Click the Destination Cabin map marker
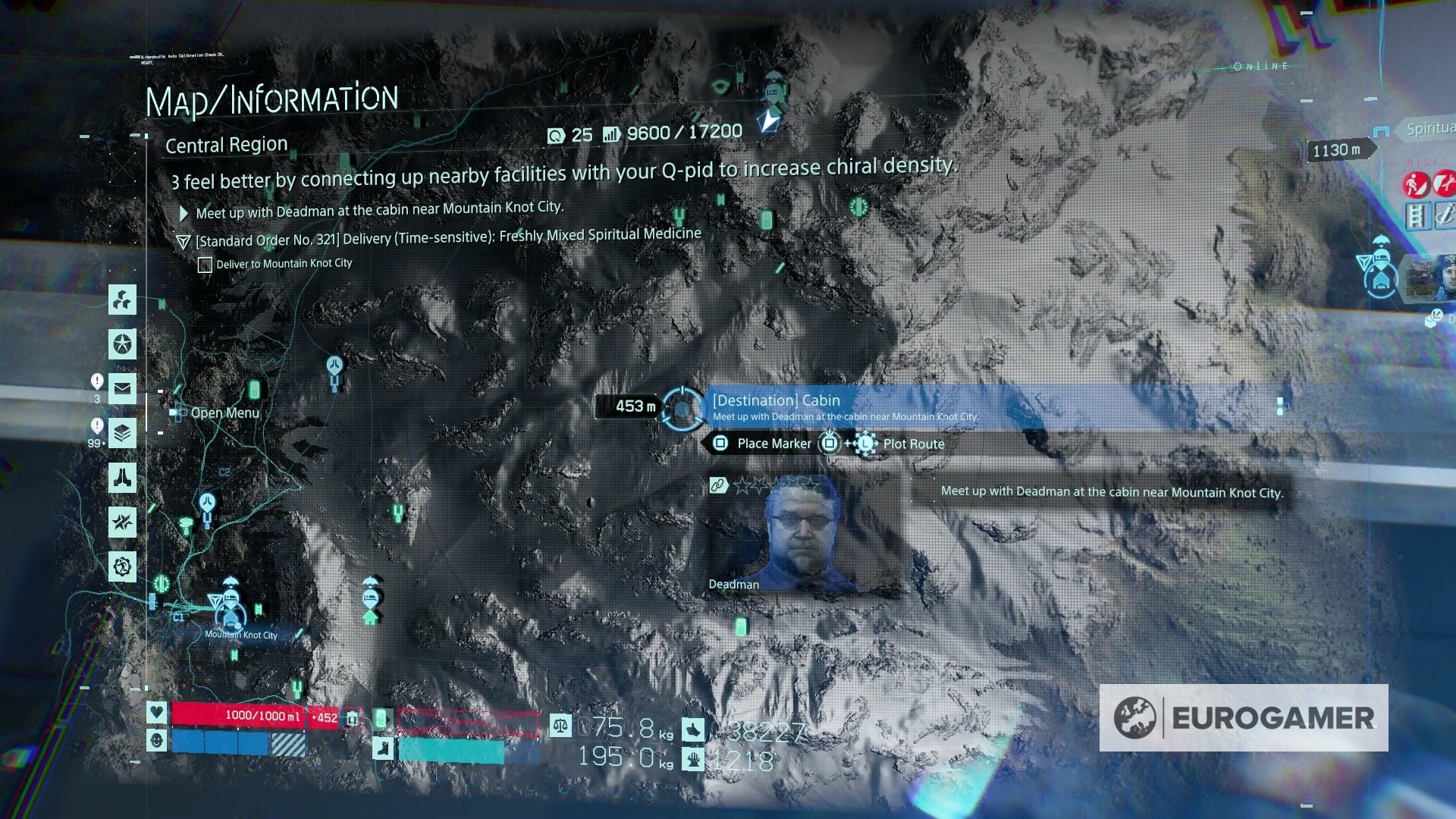This screenshot has width=1456, height=819. [682, 409]
